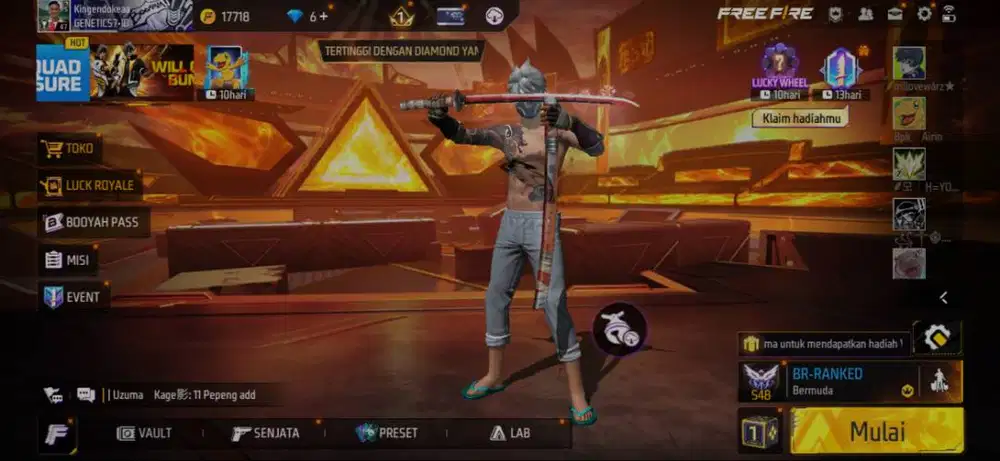Switch to the Lab tab
This screenshot has width=1000, height=461.
coord(510,433)
